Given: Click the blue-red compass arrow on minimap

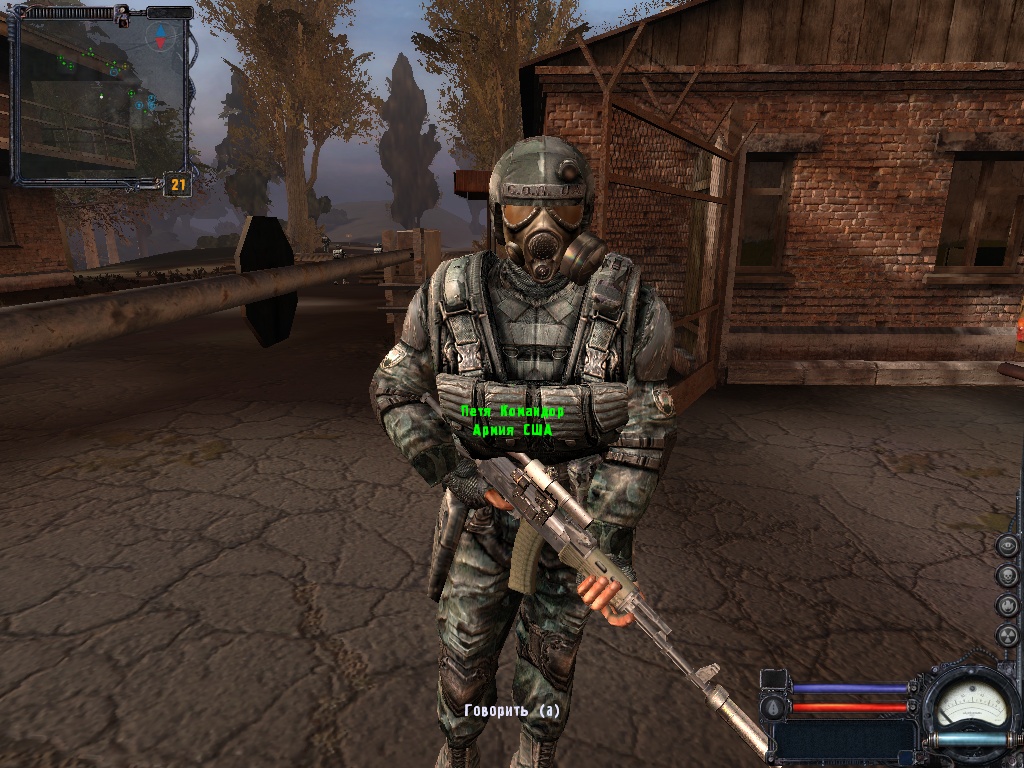Looking at the screenshot, I should coord(160,36).
